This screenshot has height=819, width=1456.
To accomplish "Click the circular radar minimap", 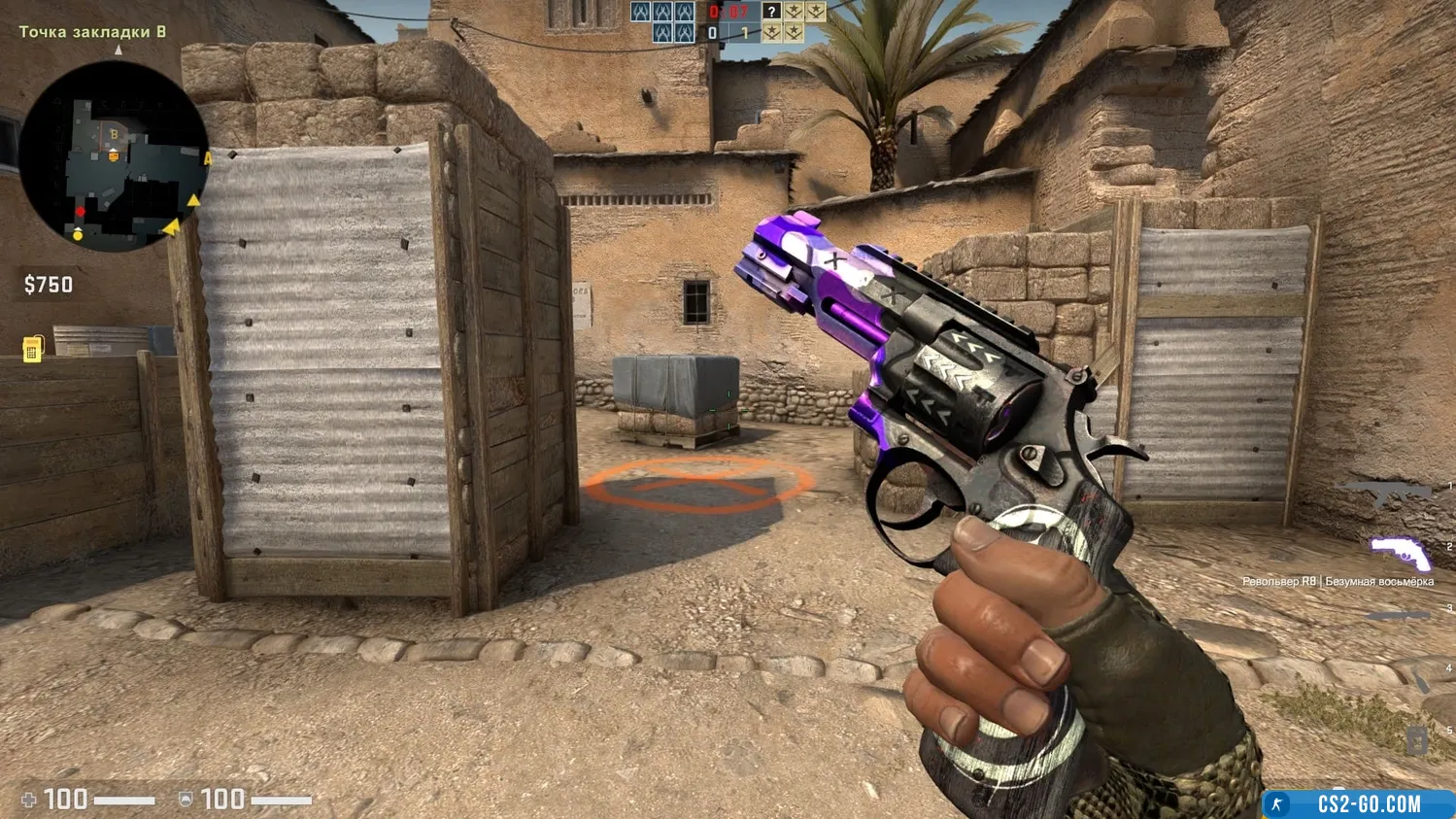I will tap(114, 157).
